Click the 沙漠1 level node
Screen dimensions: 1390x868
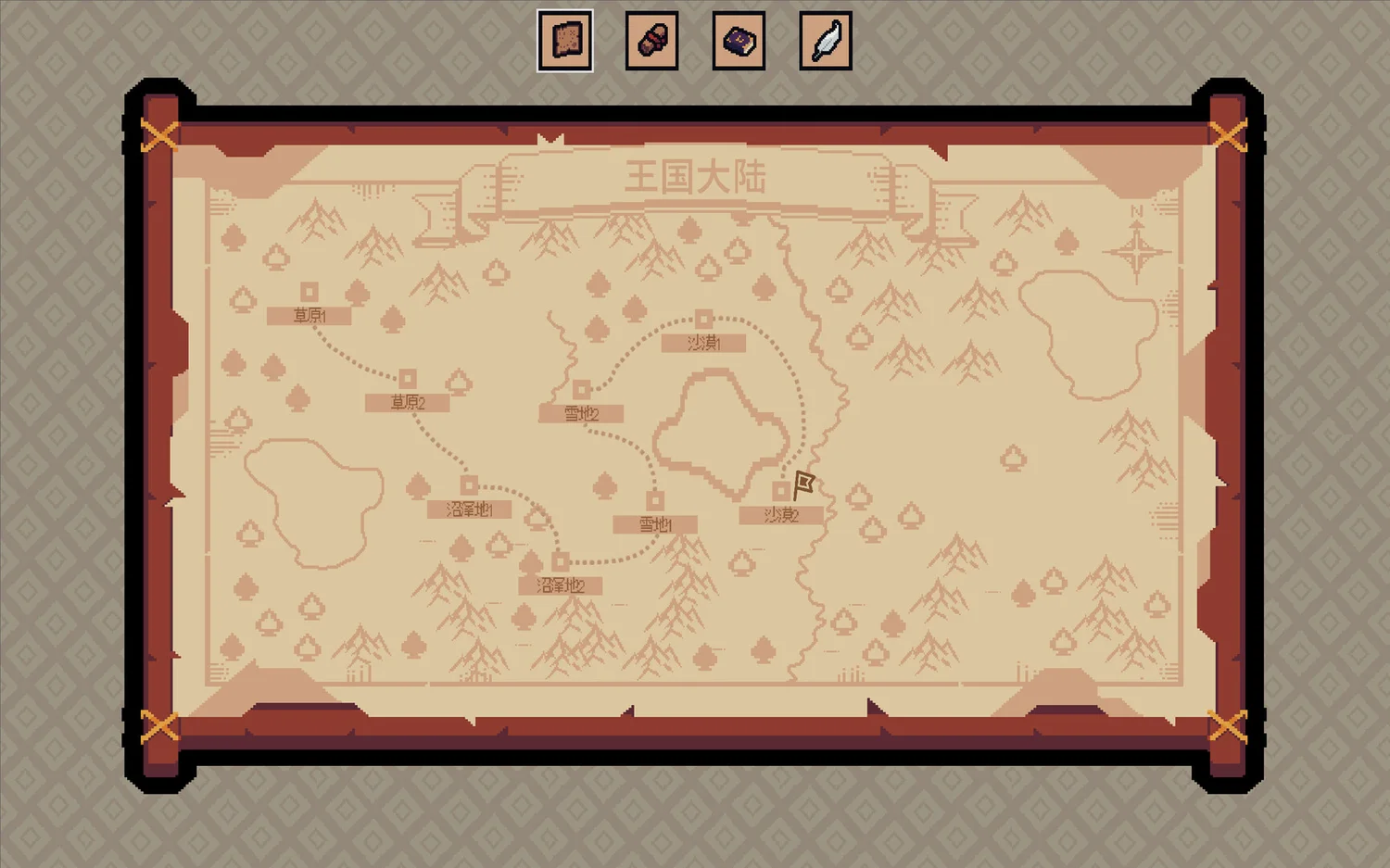coord(704,320)
